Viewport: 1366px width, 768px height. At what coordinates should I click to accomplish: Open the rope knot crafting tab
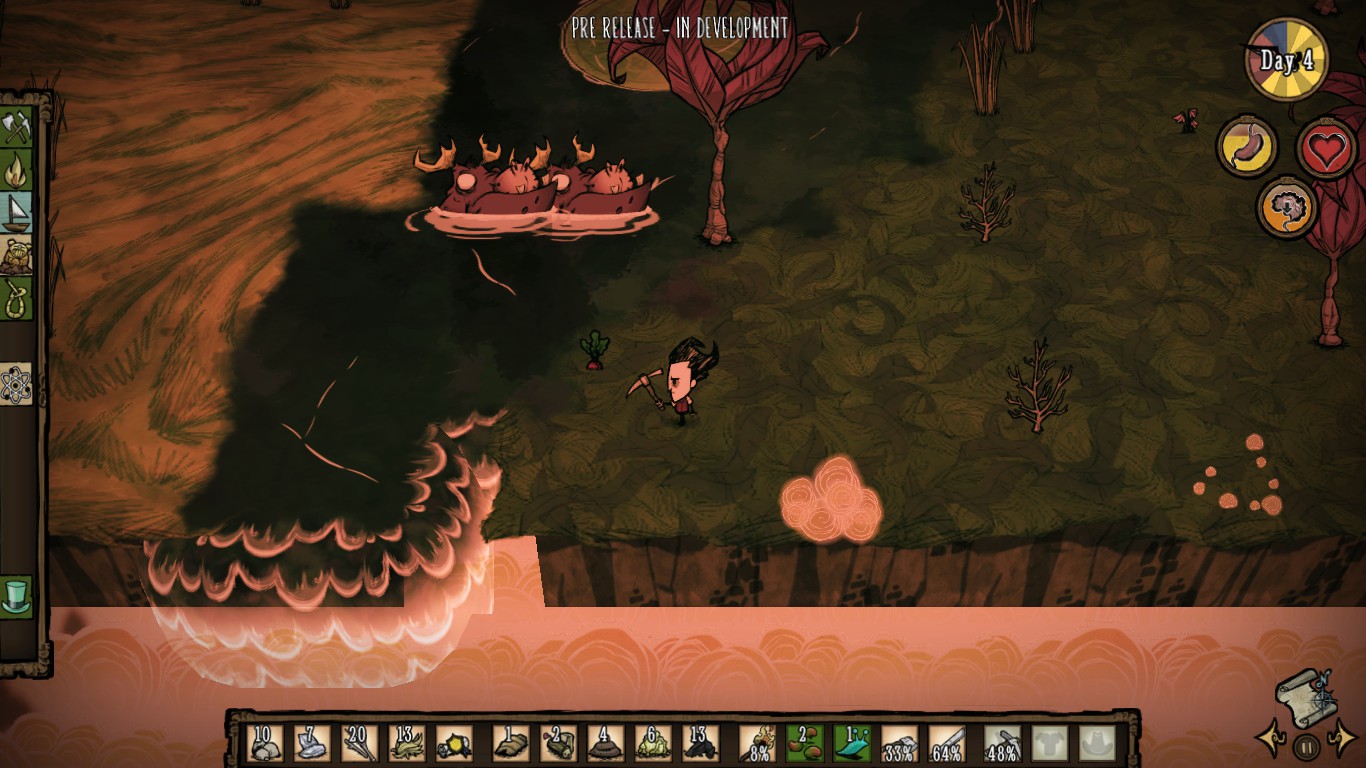click(x=17, y=299)
